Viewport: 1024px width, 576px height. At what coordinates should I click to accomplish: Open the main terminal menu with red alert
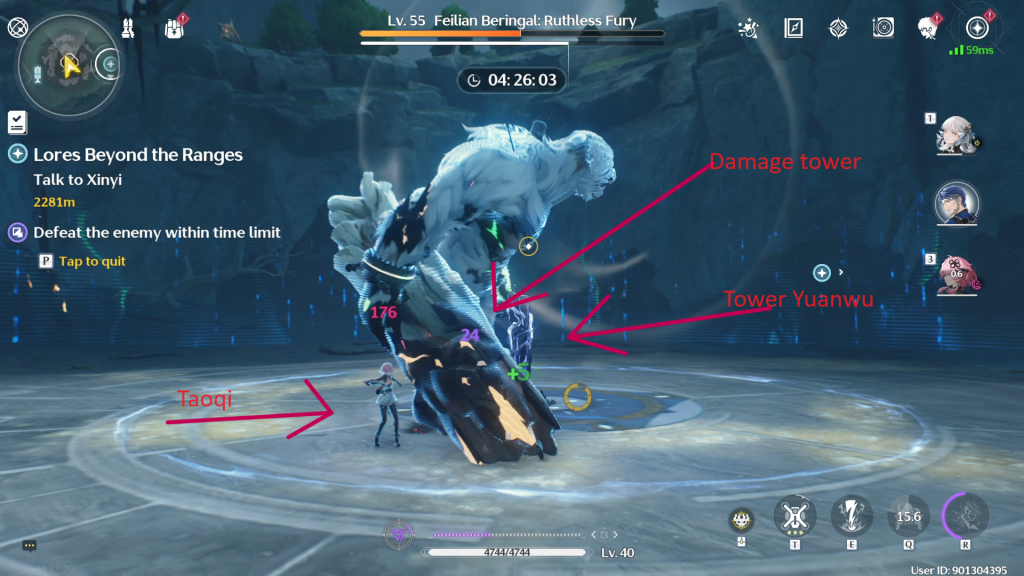point(976,28)
